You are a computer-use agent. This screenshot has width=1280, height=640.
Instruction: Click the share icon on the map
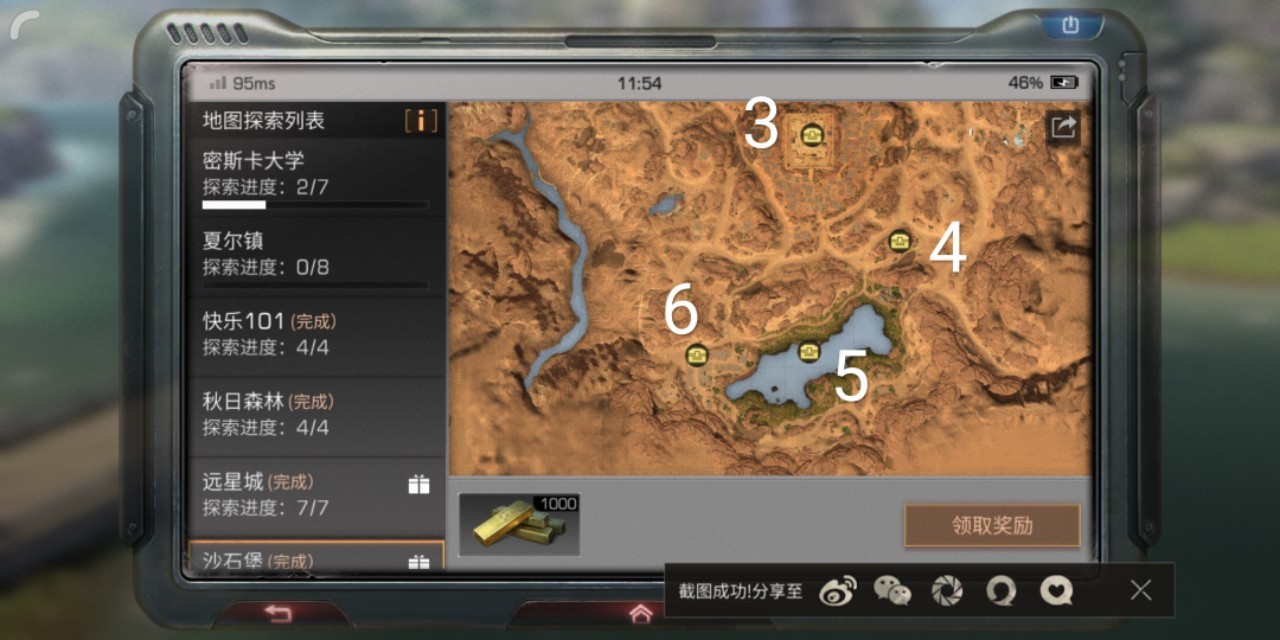(x=1063, y=127)
